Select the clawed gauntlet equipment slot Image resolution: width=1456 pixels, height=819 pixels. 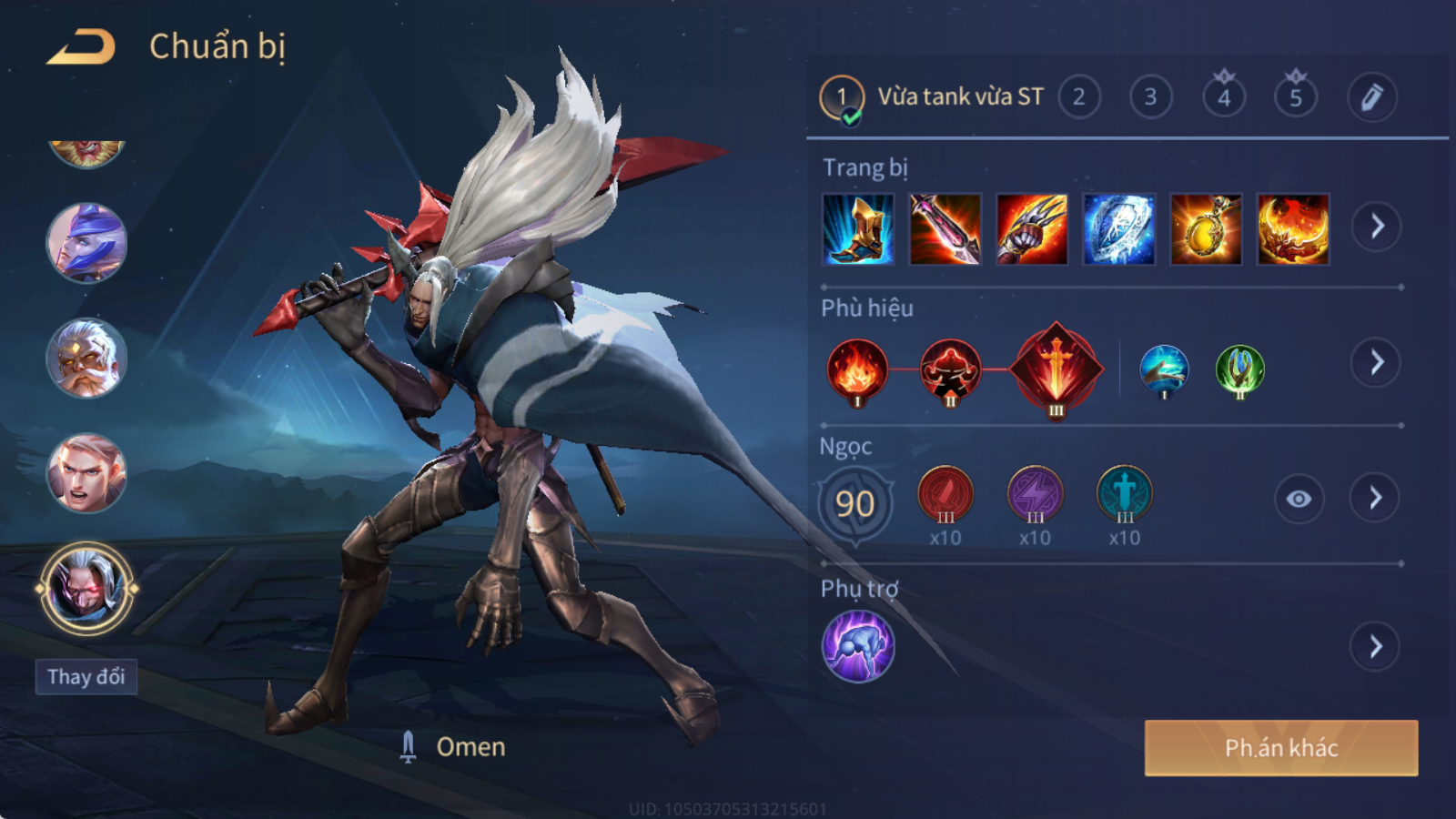click(x=1032, y=229)
